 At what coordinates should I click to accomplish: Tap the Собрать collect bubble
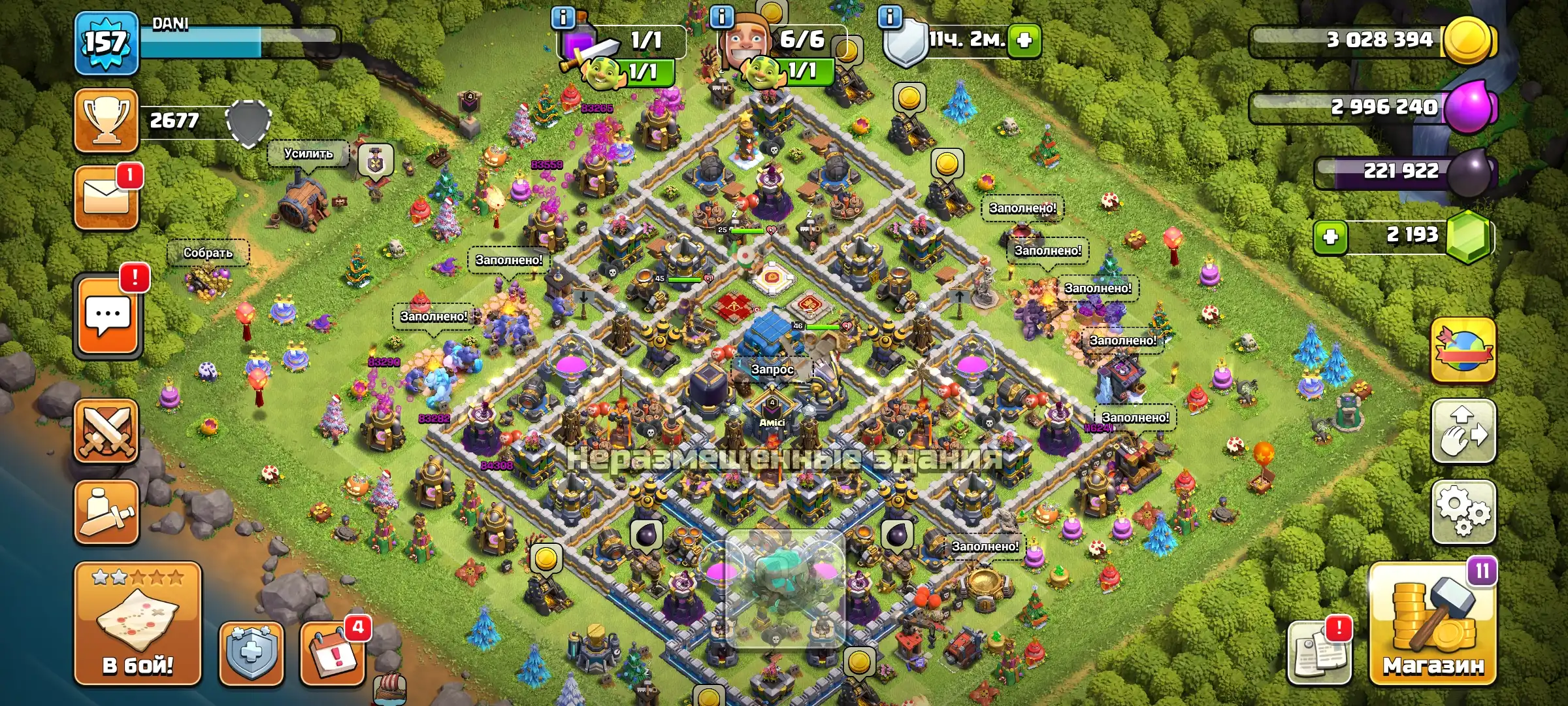click(x=208, y=253)
